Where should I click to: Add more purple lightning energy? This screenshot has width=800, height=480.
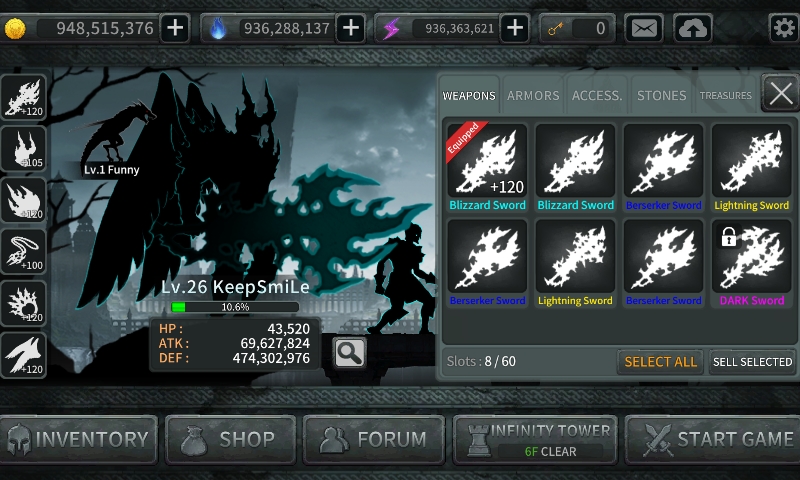(514, 28)
